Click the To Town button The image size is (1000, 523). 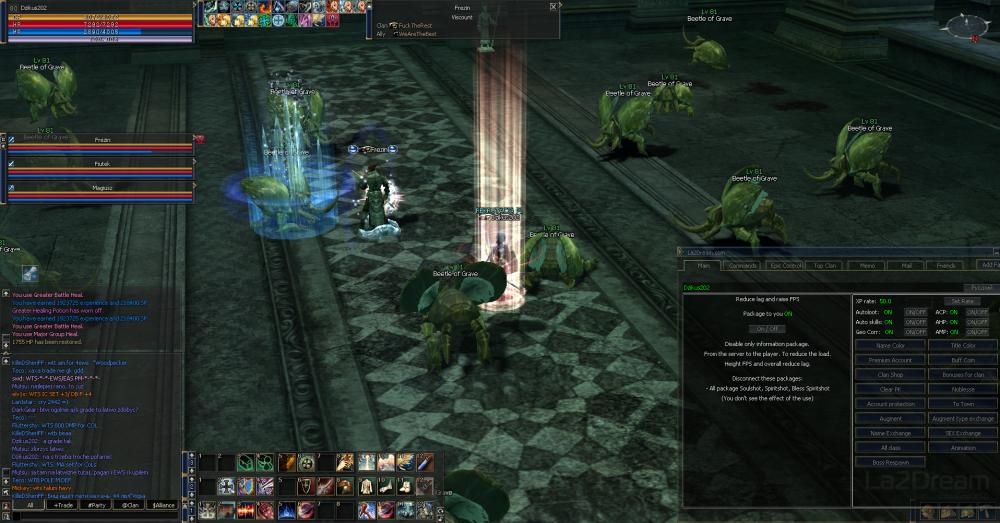tap(962, 404)
